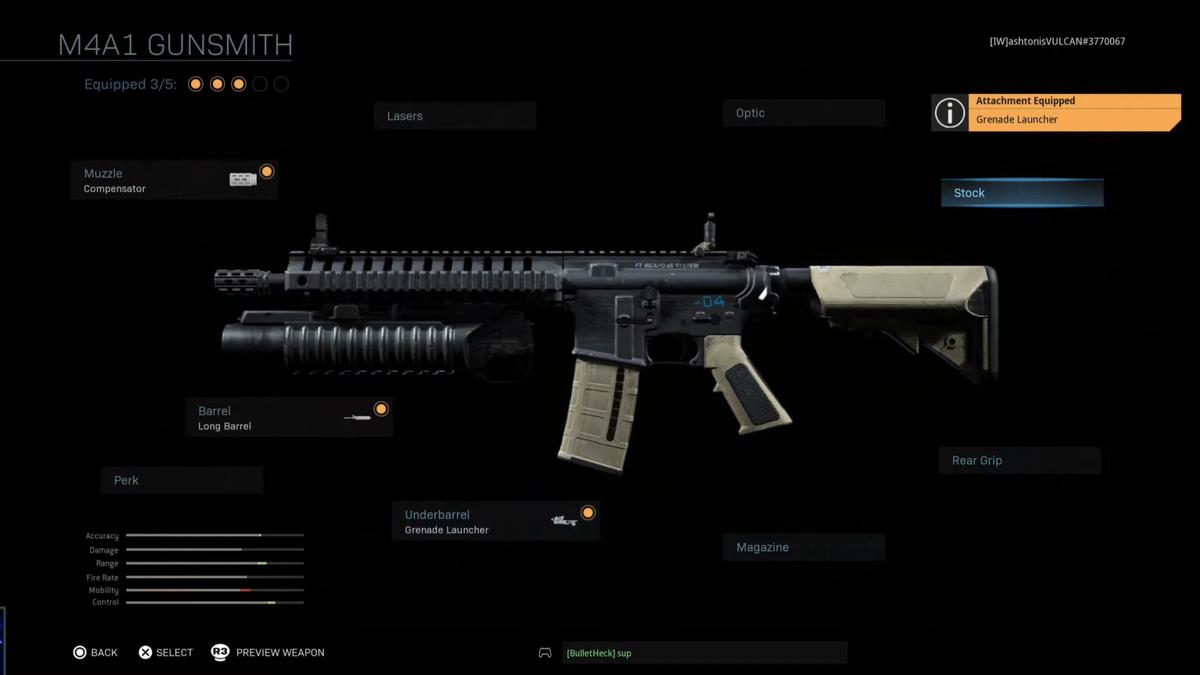Open the Optic attachment slot

(803, 113)
